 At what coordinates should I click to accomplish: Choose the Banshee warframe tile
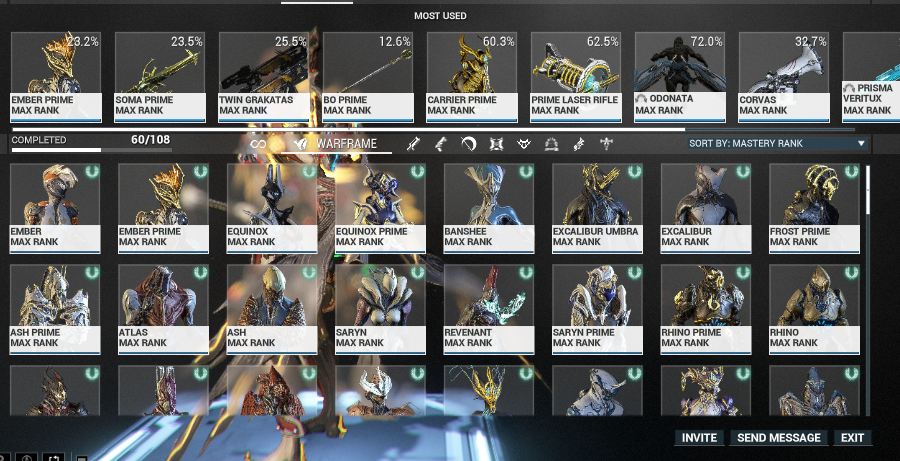[488, 206]
